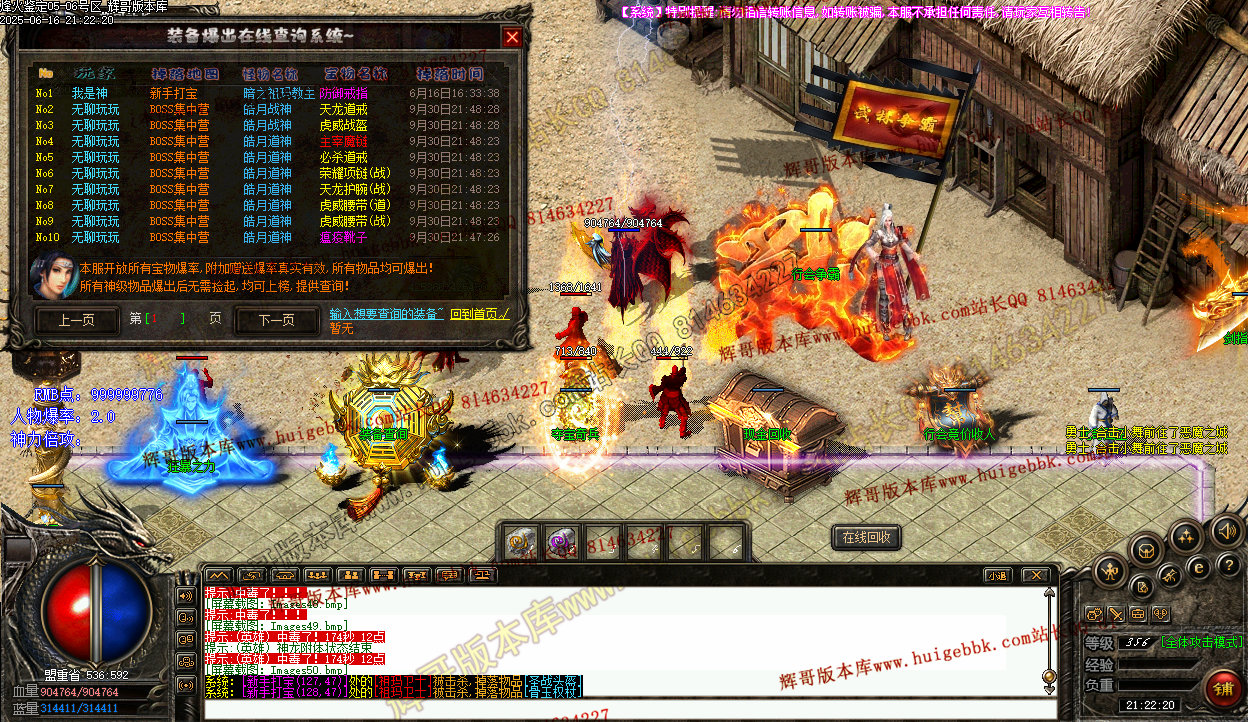Select the purple swirl item in hotbar
This screenshot has width=1248, height=722.
pos(560,543)
